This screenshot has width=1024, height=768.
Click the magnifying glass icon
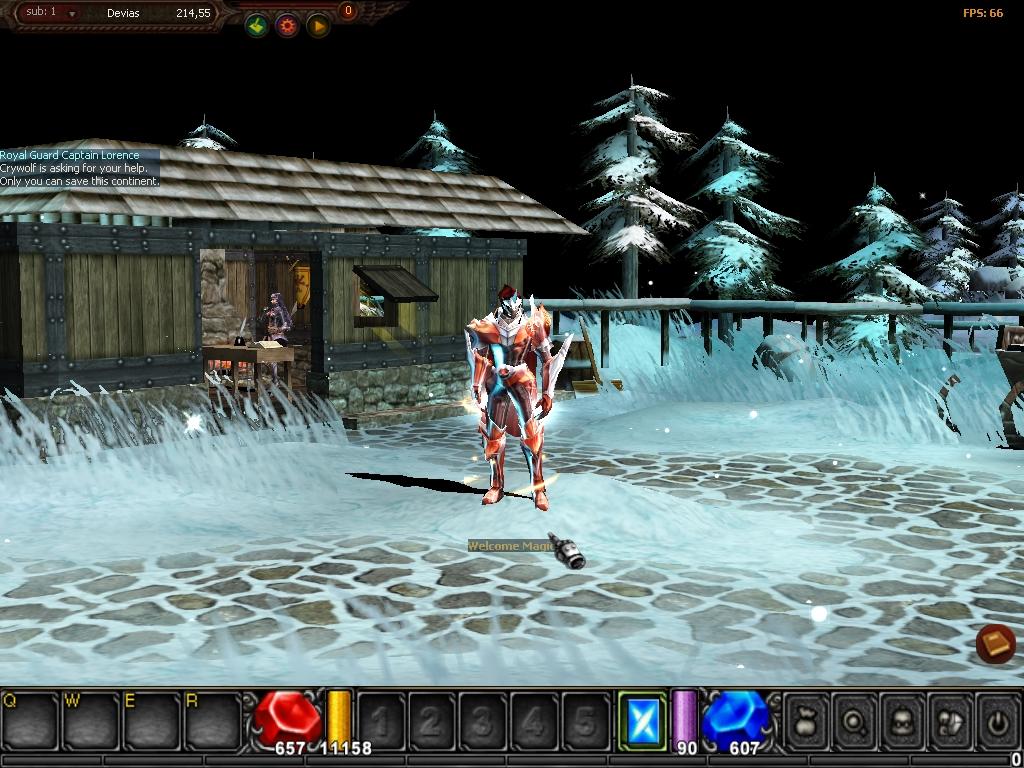pyautogui.click(x=855, y=720)
